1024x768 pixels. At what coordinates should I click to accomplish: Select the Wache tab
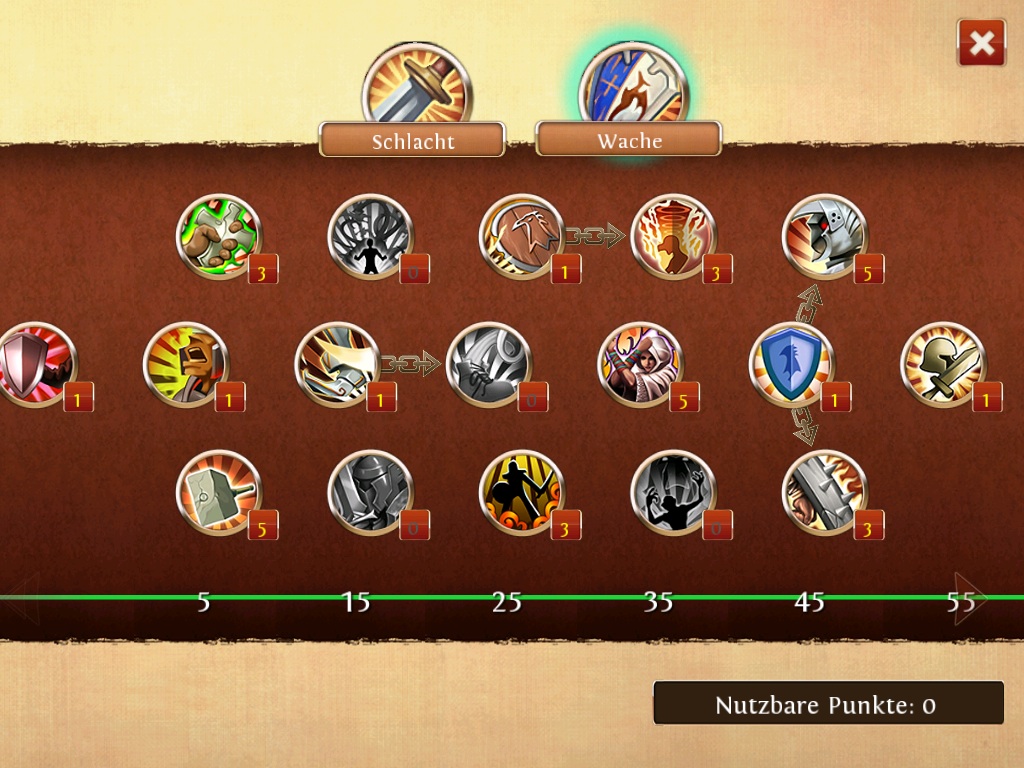[x=629, y=140]
